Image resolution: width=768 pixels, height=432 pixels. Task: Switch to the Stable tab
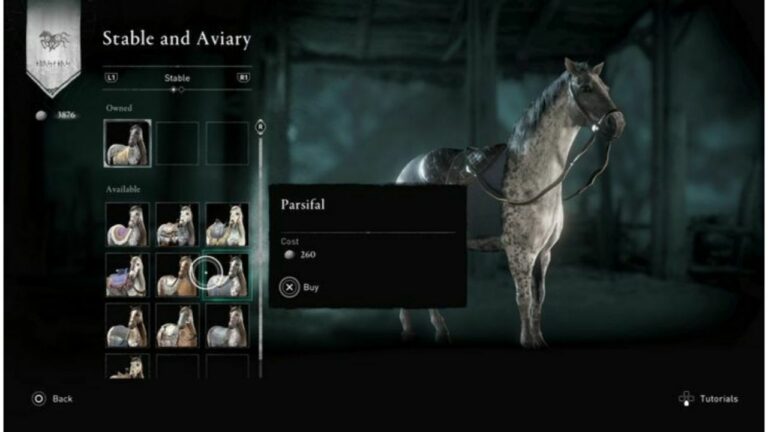177,77
